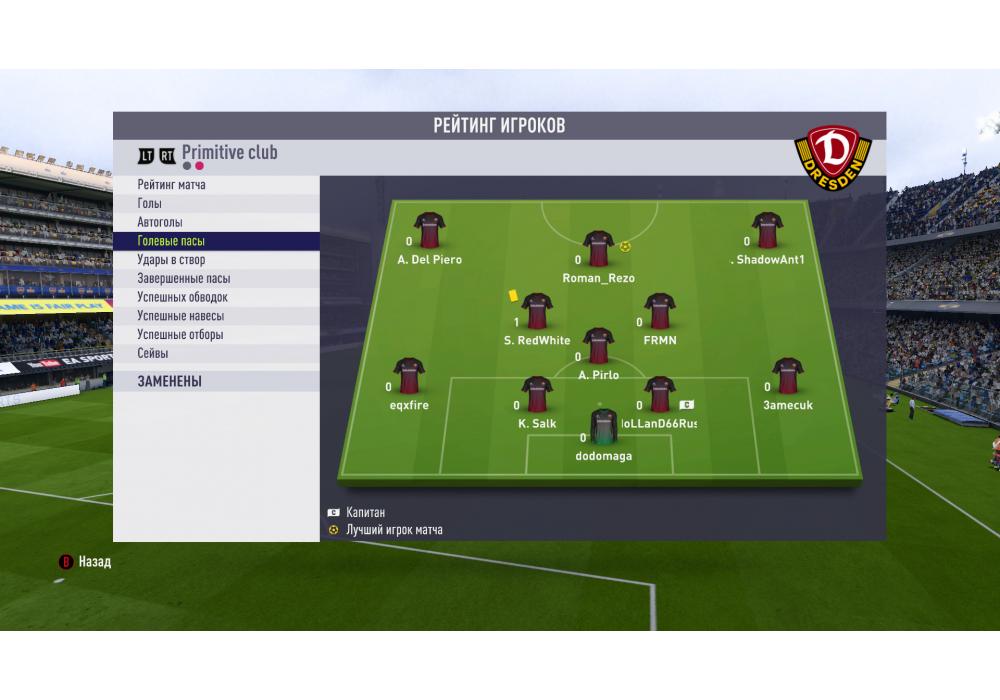Screen dimensions: 1000x700
Task: Click eqxfire's player shirt
Action: [x=409, y=376]
